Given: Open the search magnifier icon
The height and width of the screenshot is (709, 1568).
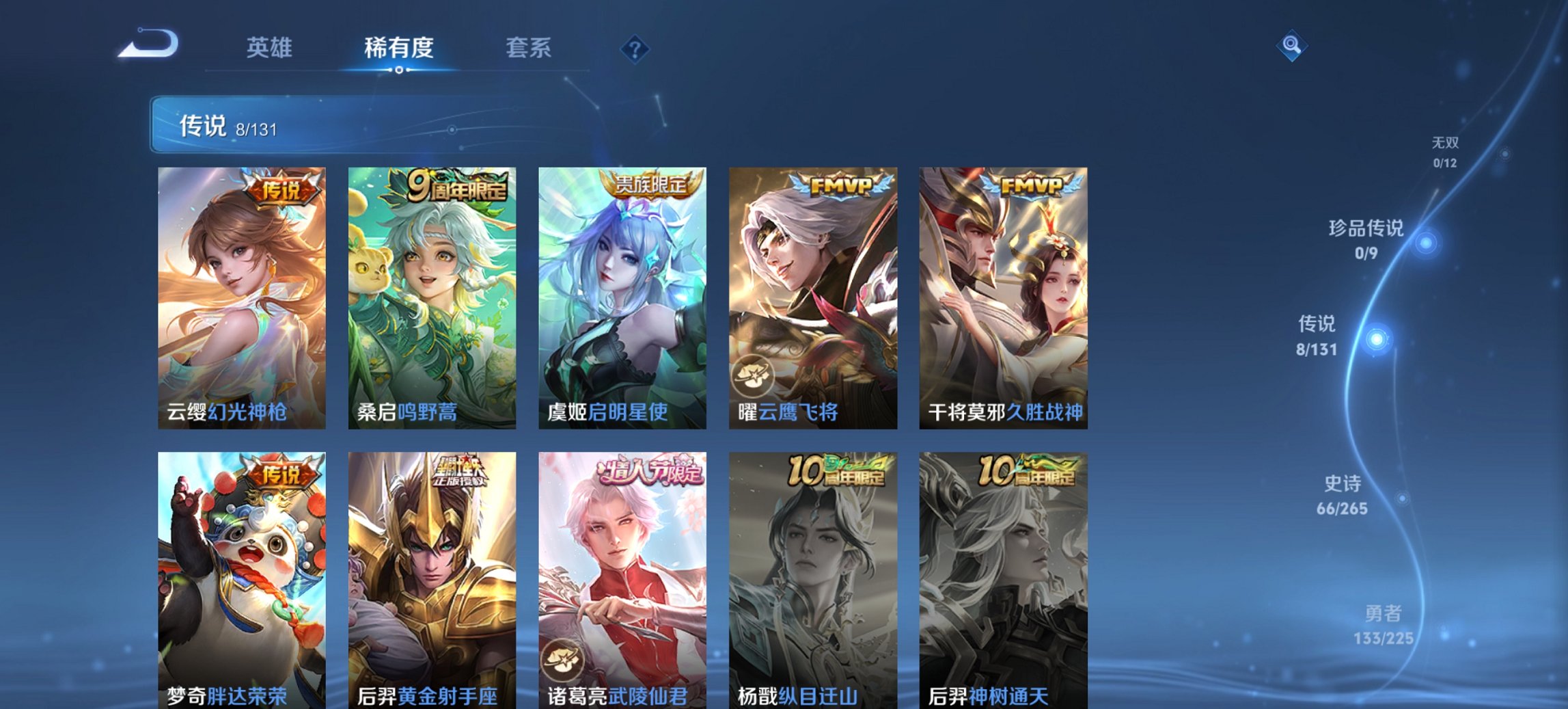Looking at the screenshot, I should [1290, 45].
